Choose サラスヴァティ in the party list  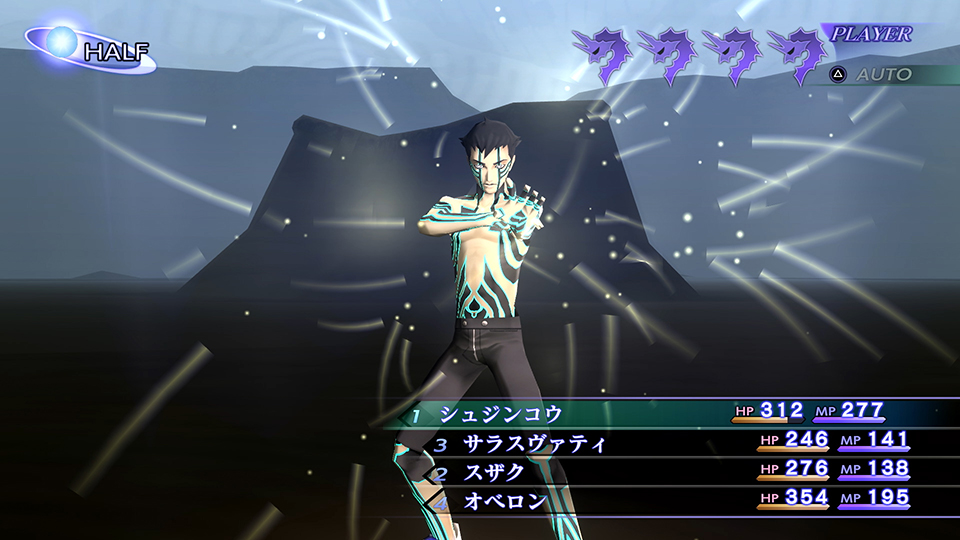534,441
